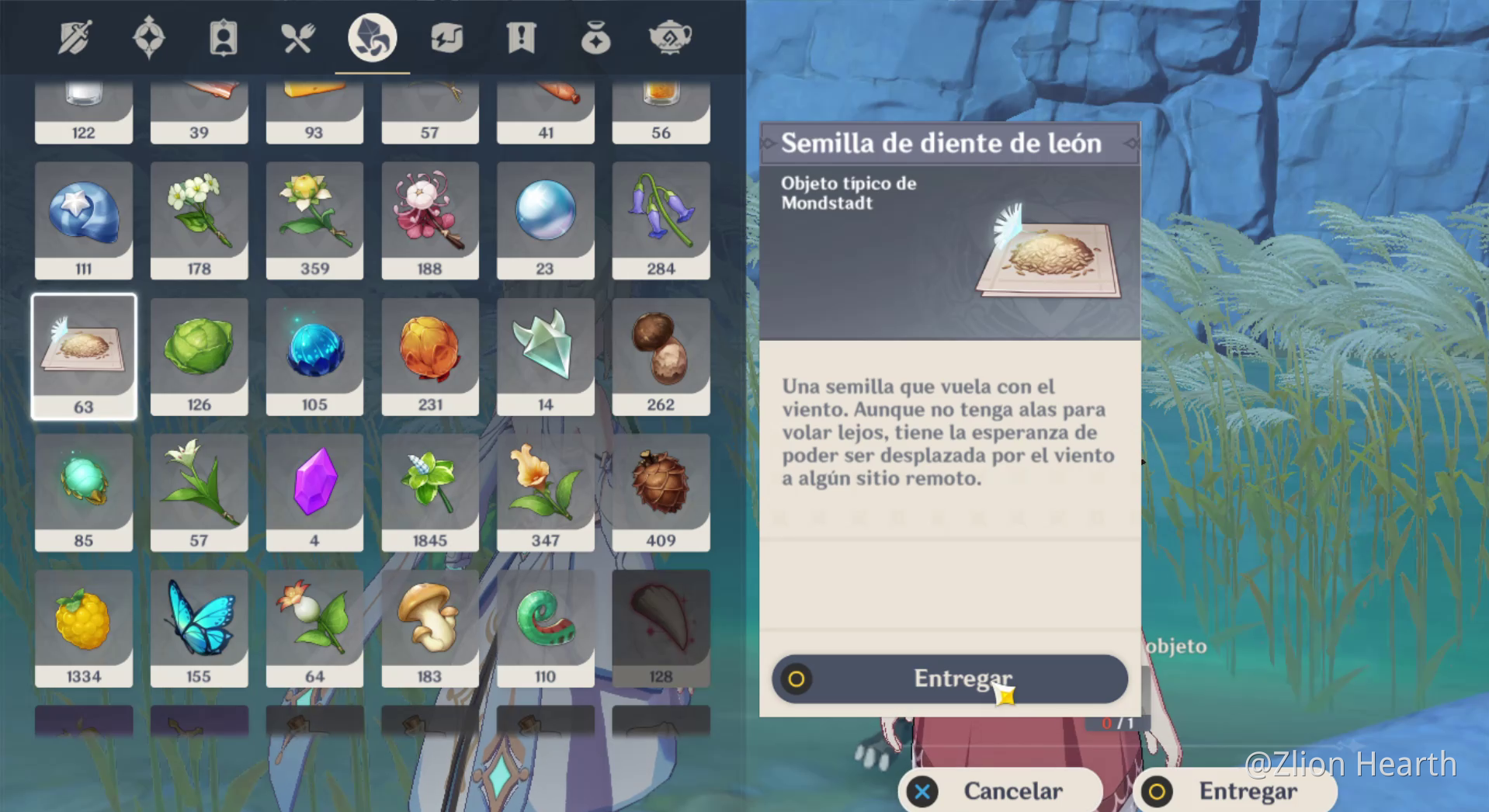Select the character portrait items icon
The width and height of the screenshot is (1489, 812).
(x=223, y=36)
